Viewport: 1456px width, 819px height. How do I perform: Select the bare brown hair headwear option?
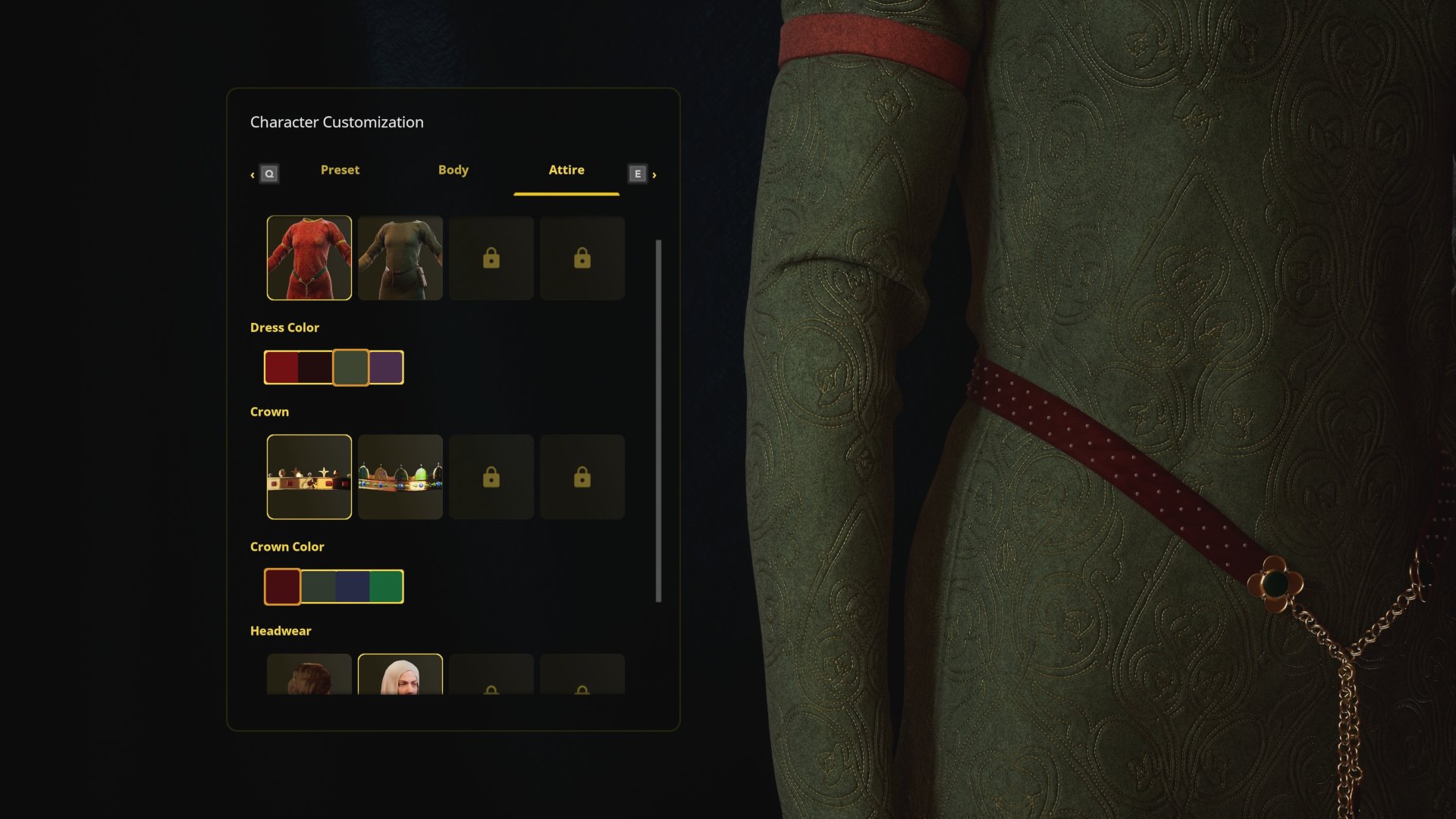pos(309,675)
